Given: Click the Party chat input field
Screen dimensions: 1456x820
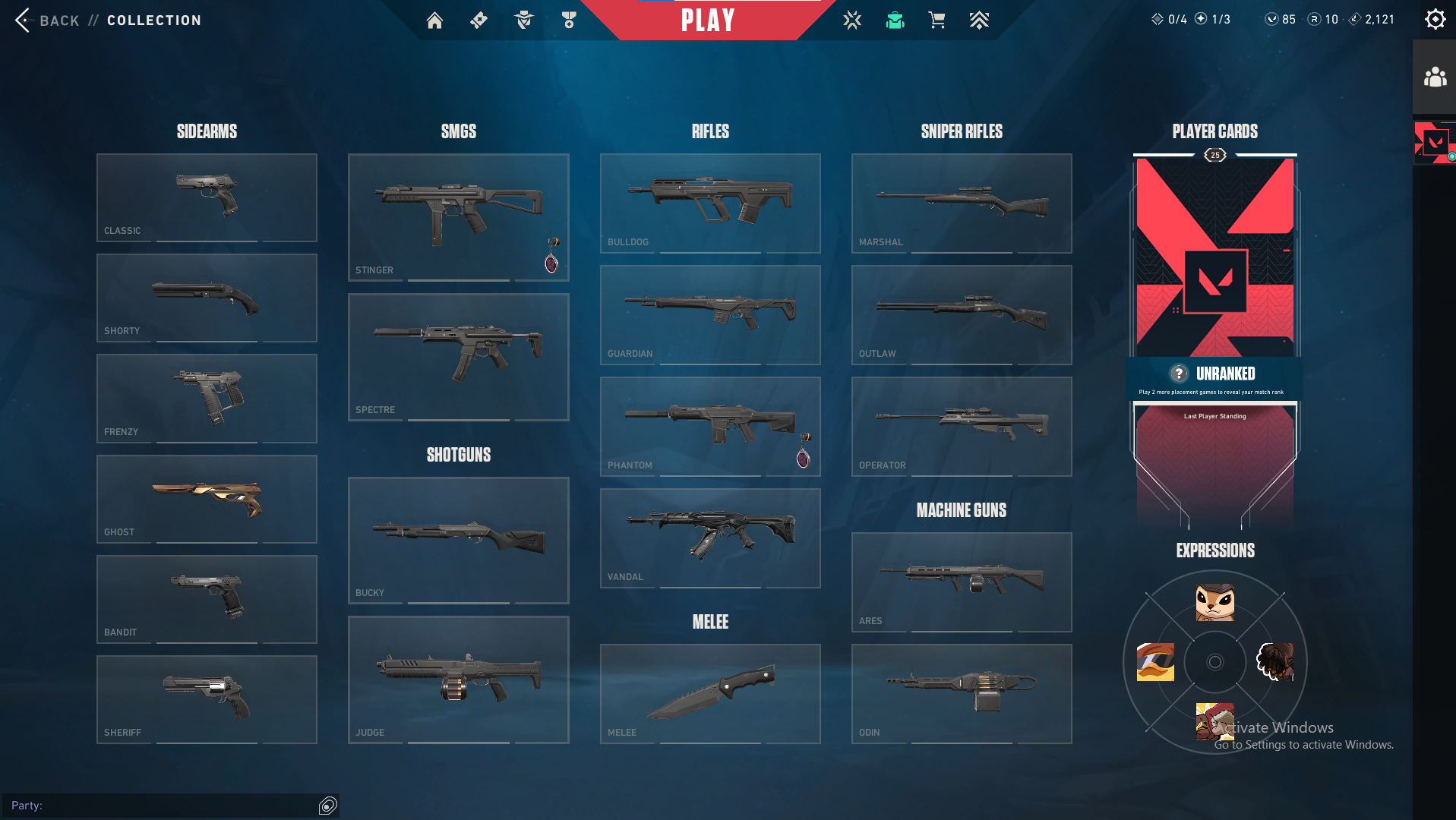Looking at the screenshot, I should (x=175, y=806).
